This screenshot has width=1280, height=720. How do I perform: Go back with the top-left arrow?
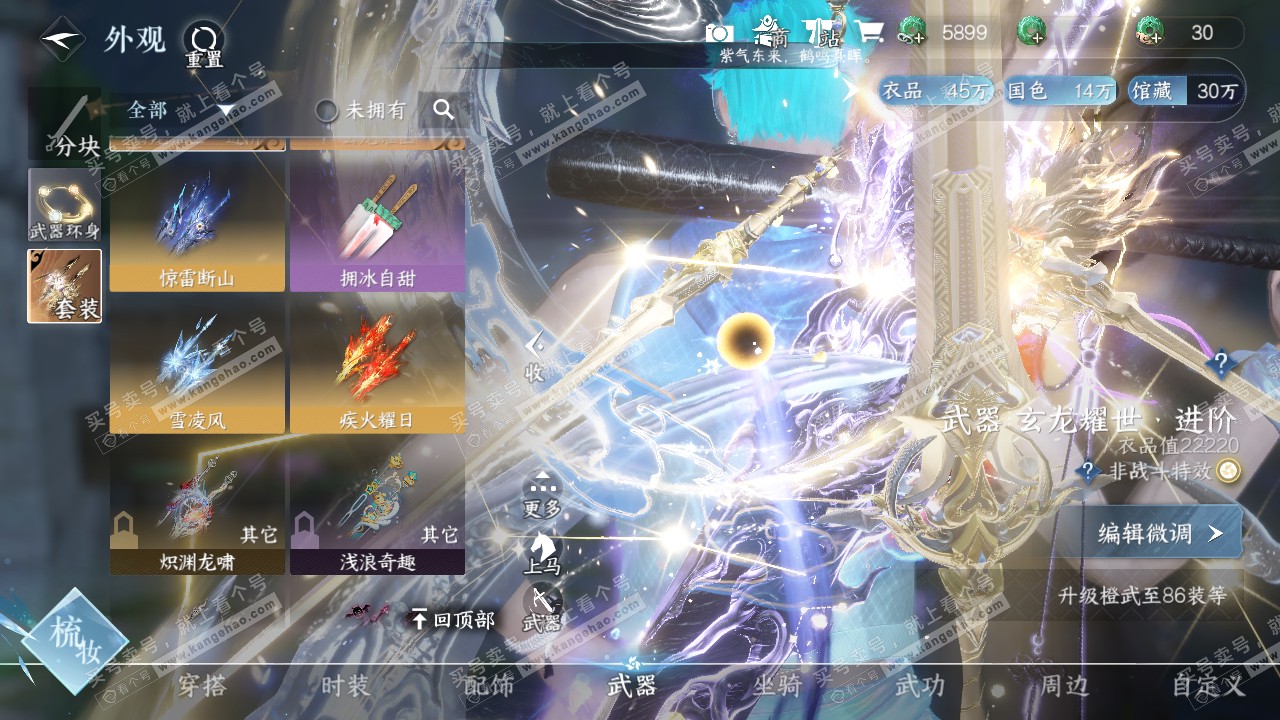62,39
